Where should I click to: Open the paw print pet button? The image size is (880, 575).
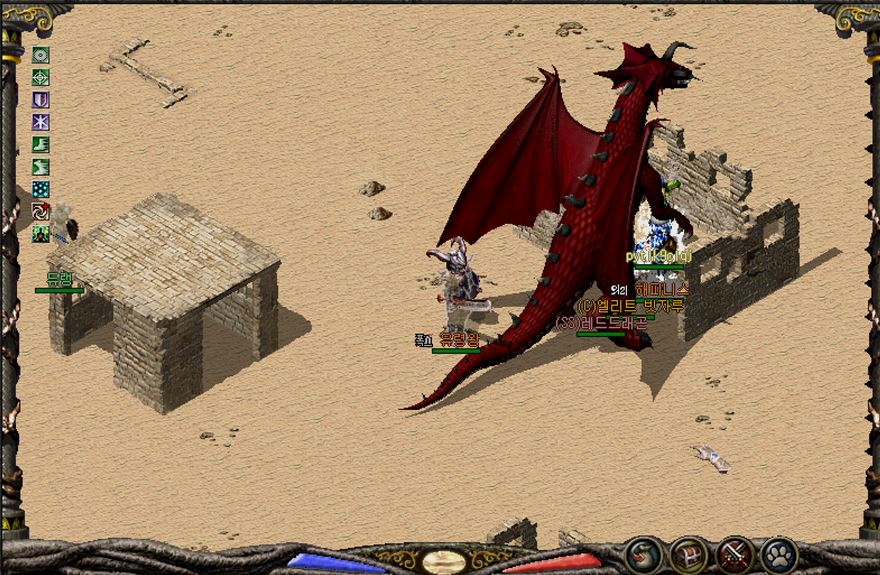[x=779, y=554]
